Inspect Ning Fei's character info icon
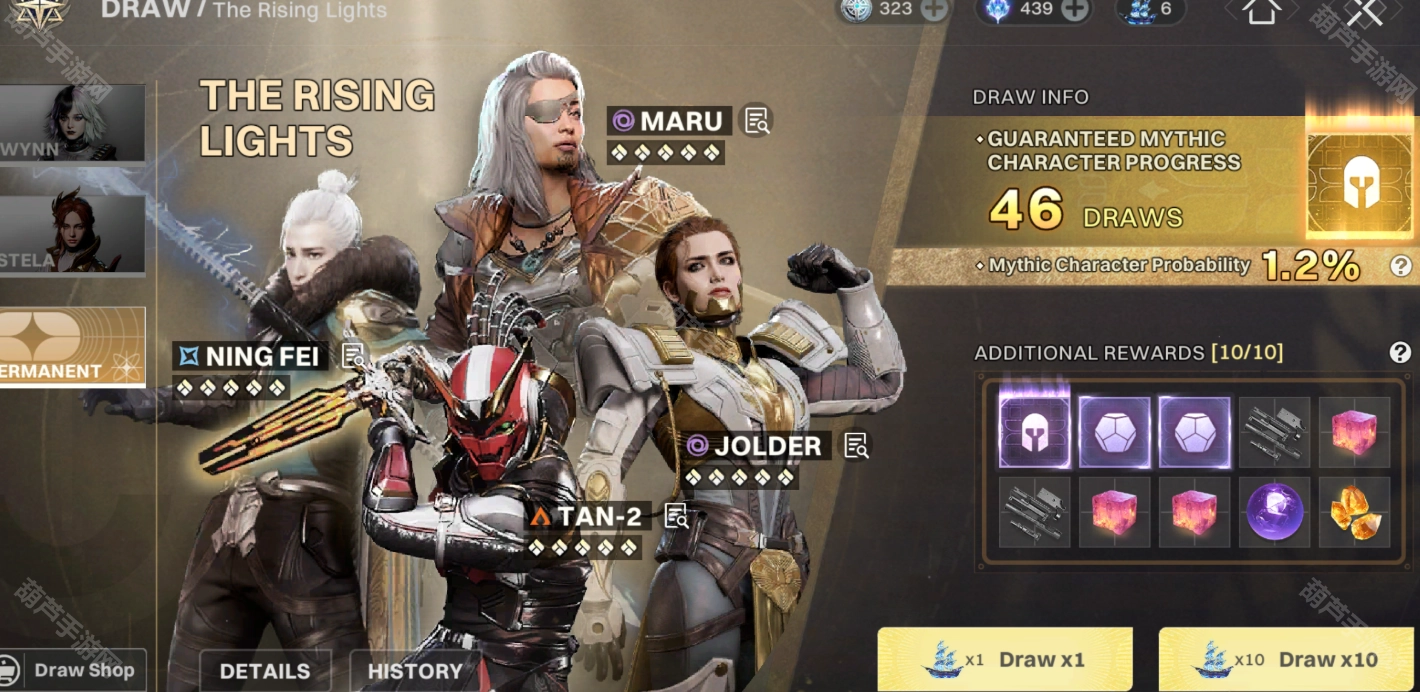Image resolution: width=1420 pixels, height=692 pixels. pyautogui.click(x=353, y=356)
